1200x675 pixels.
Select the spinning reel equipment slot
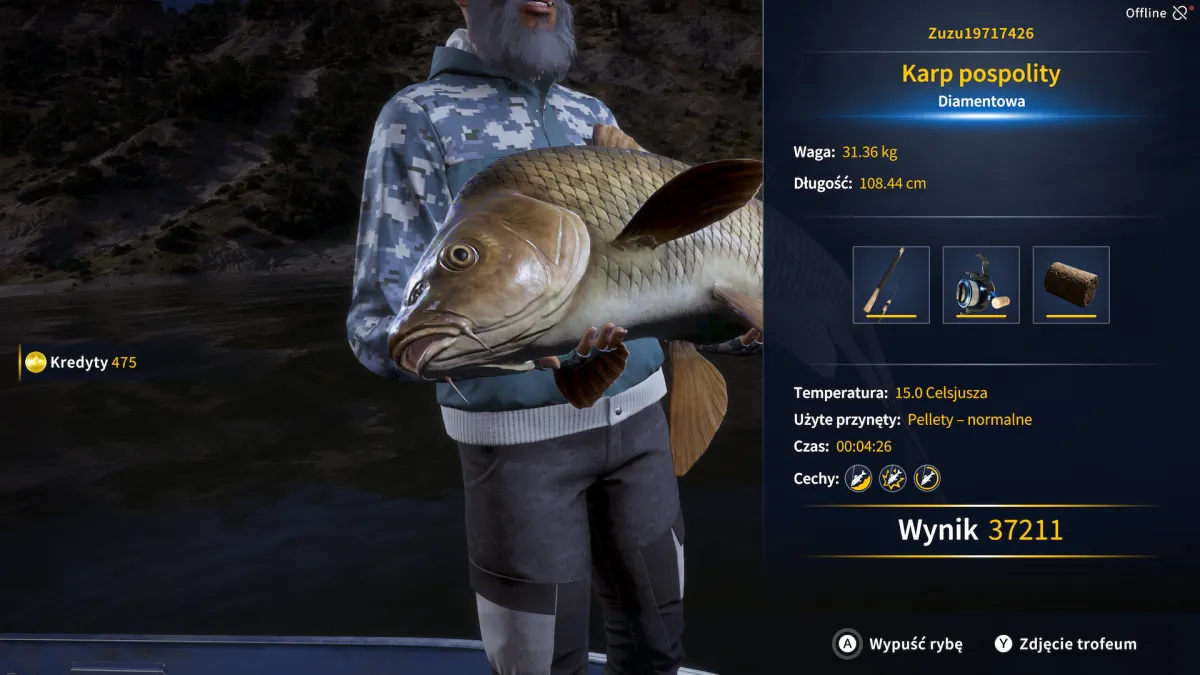tap(981, 285)
